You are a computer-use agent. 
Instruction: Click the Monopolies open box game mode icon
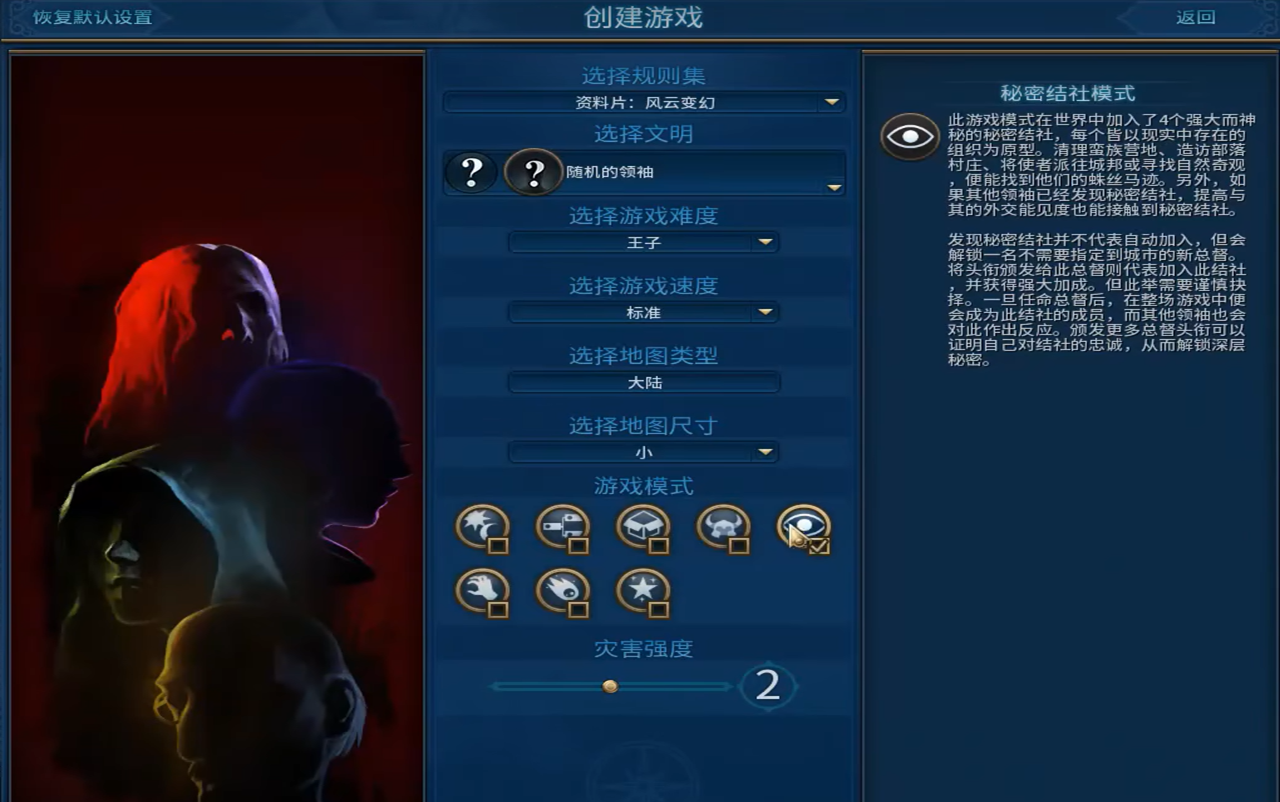(643, 525)
